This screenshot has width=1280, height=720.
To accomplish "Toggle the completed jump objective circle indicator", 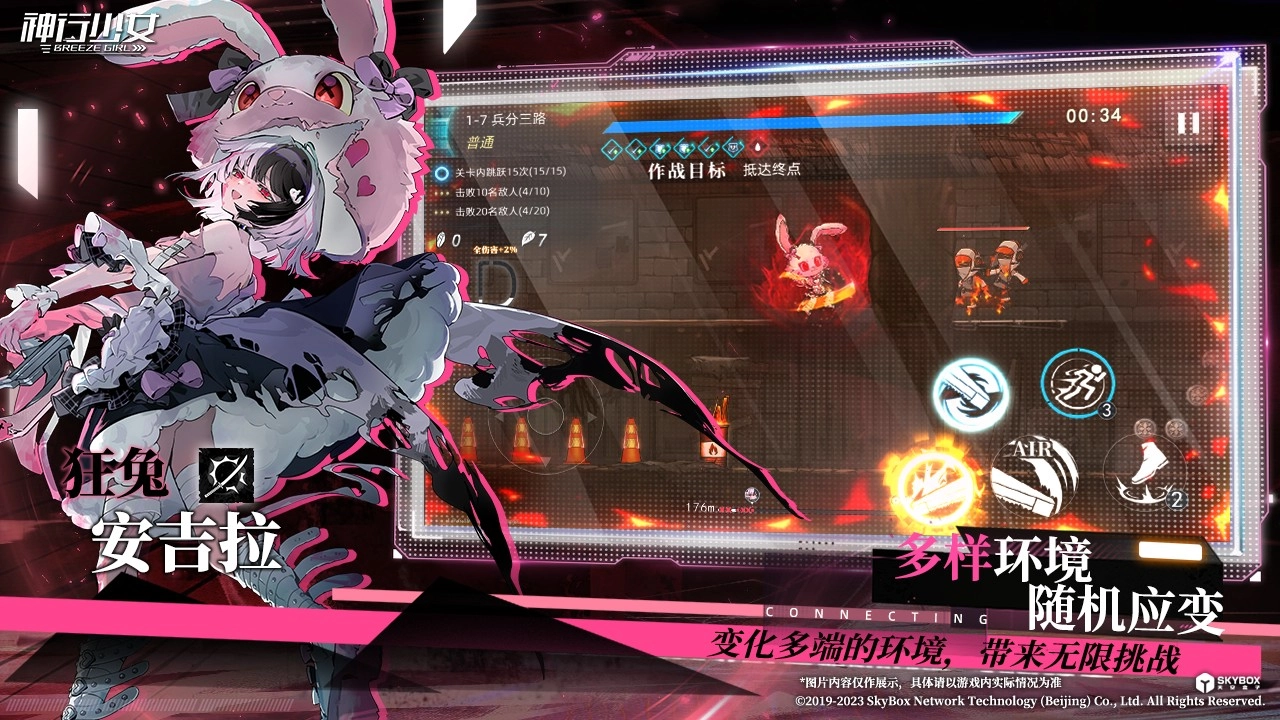I will (x=441, y=172).
